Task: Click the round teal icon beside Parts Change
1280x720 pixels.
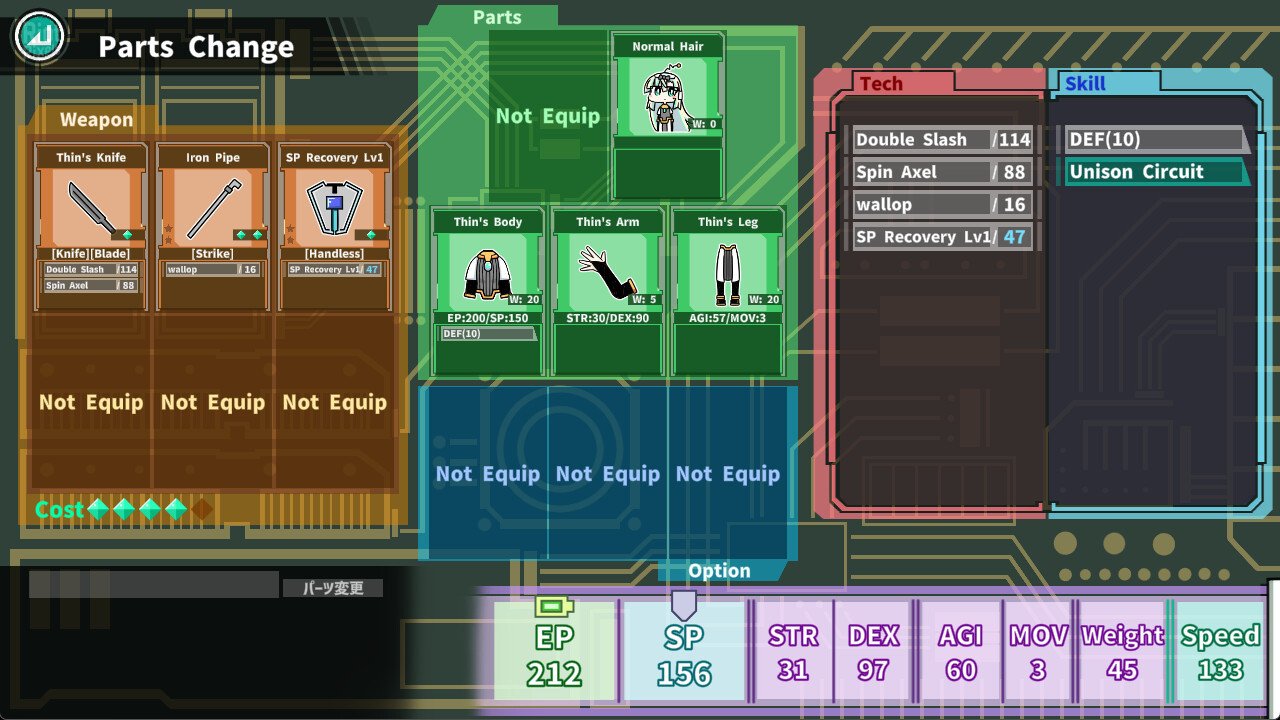Action: [x=38, y=38]
